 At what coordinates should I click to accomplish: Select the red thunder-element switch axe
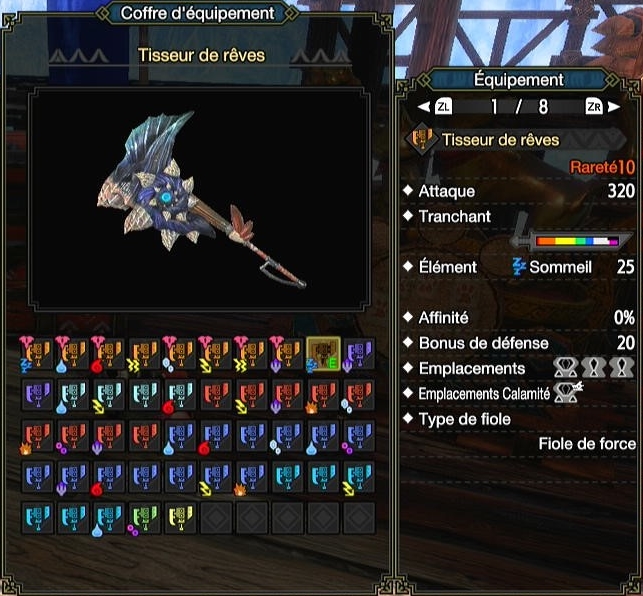(x=250, y=394)
